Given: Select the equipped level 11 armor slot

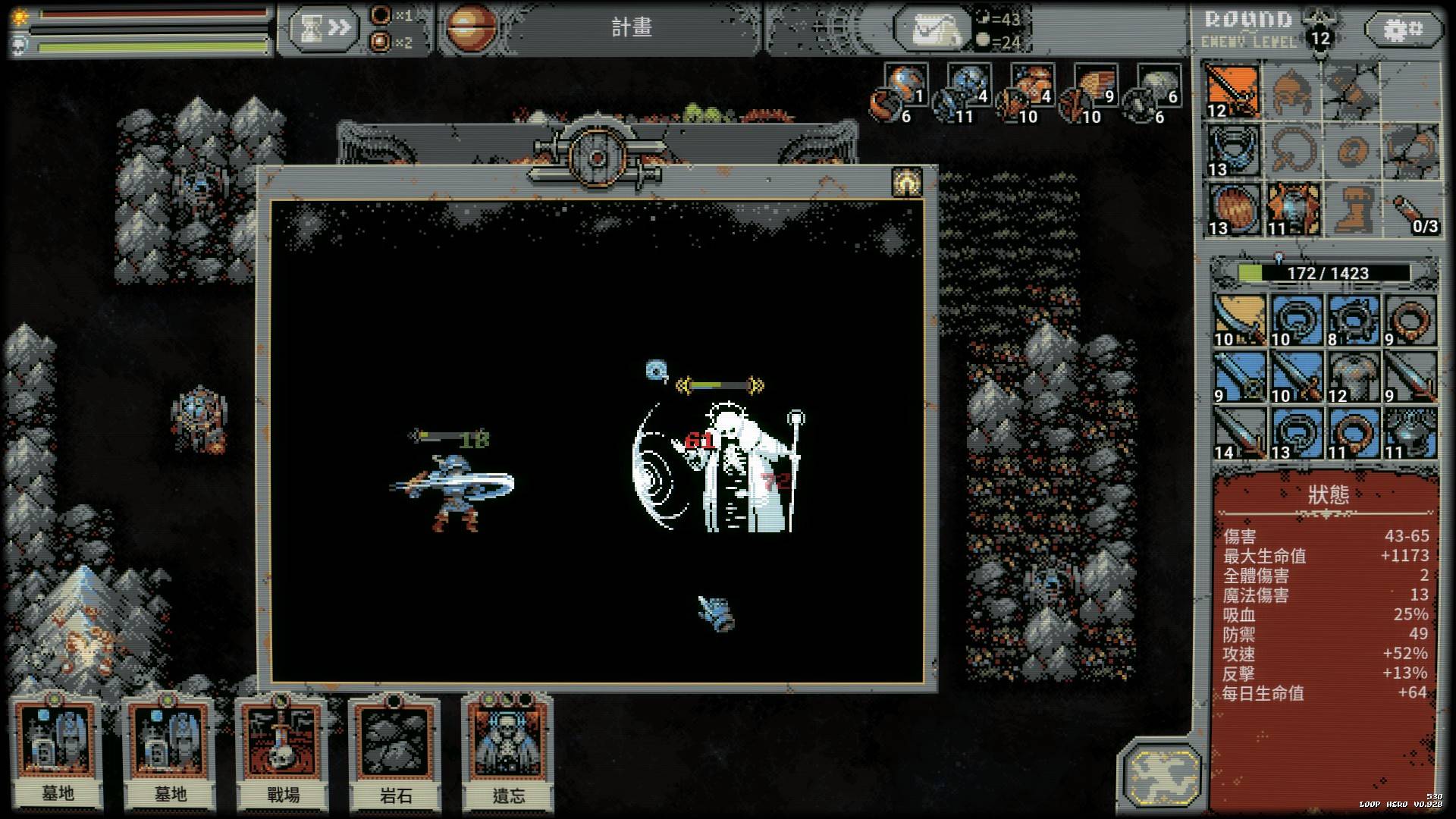Looking at the screenshot, I should [1293, 209].
